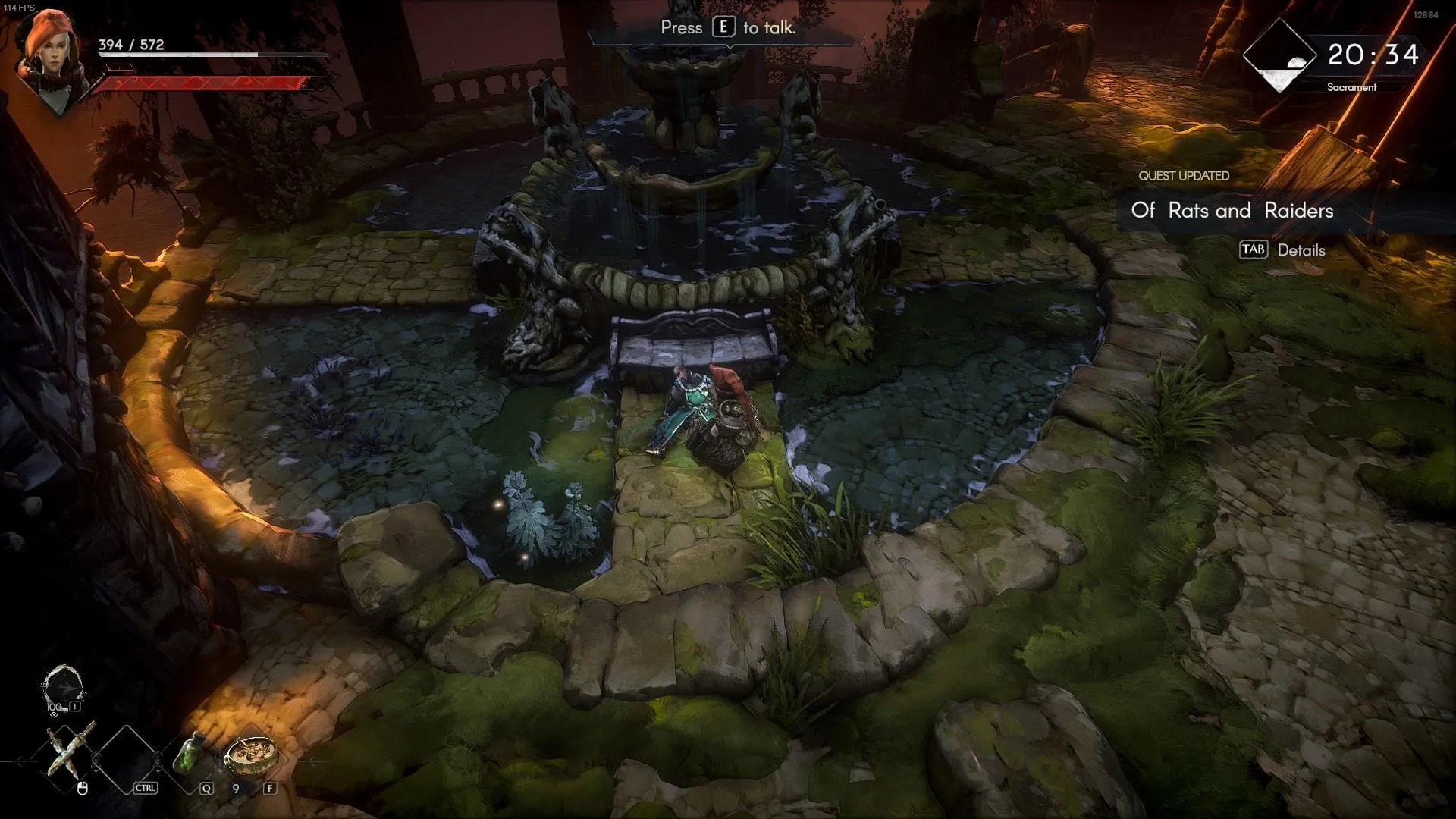This screenshot has height=819, width=1456.
Task: Use the mushroom stew food bowl
Action: pyautogui.click(x=250, y=753)
